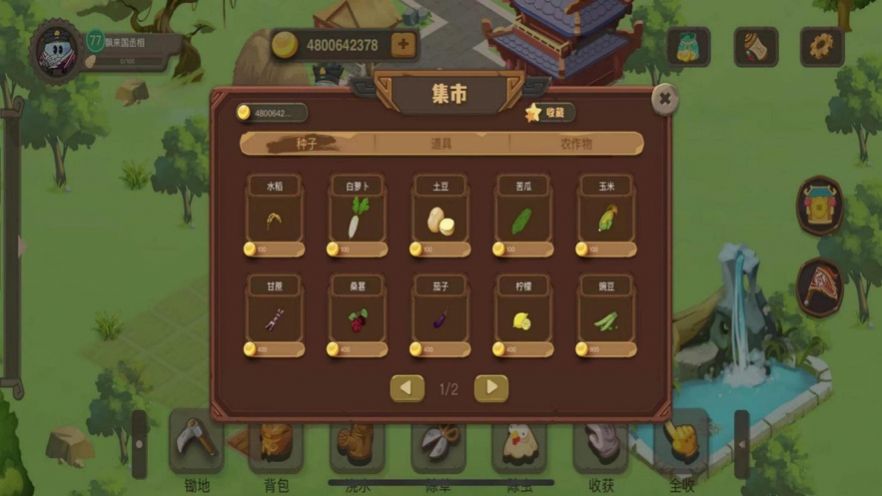Close the 集市 market window
Viewport: 882px width, 496px height.
664,98
